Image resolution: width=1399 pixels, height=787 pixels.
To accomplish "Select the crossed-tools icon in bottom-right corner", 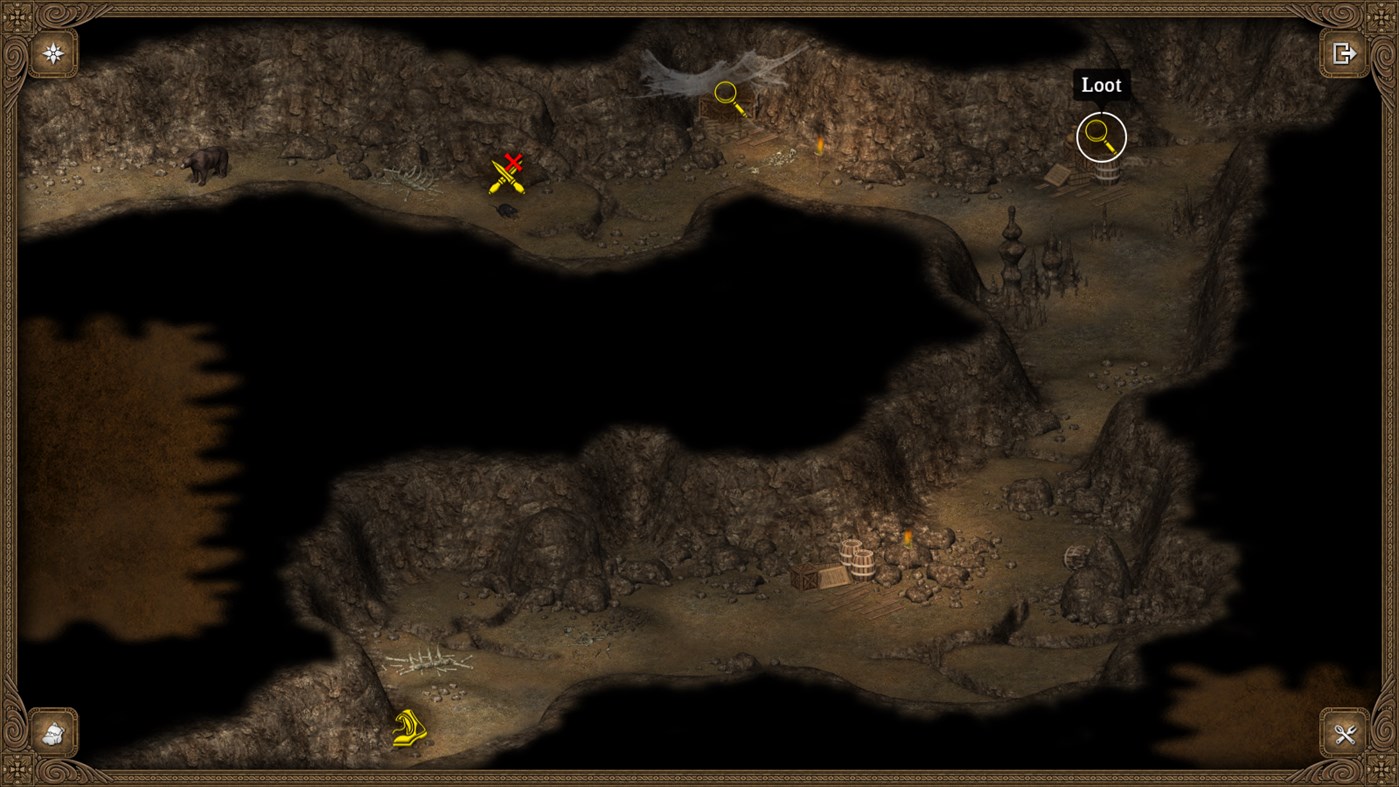I will [1345, 734].
